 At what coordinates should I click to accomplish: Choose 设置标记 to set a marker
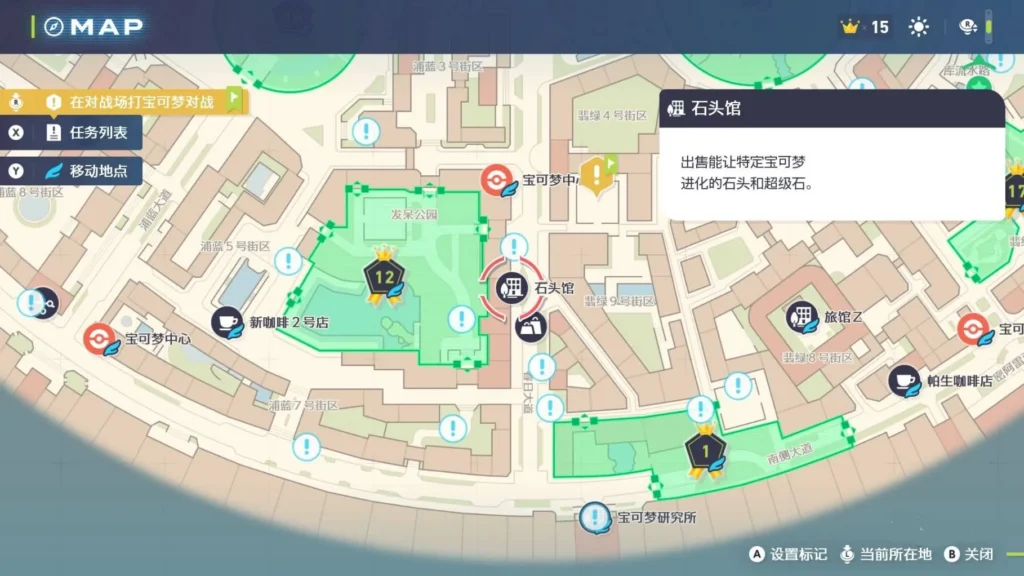click(788, 554)
